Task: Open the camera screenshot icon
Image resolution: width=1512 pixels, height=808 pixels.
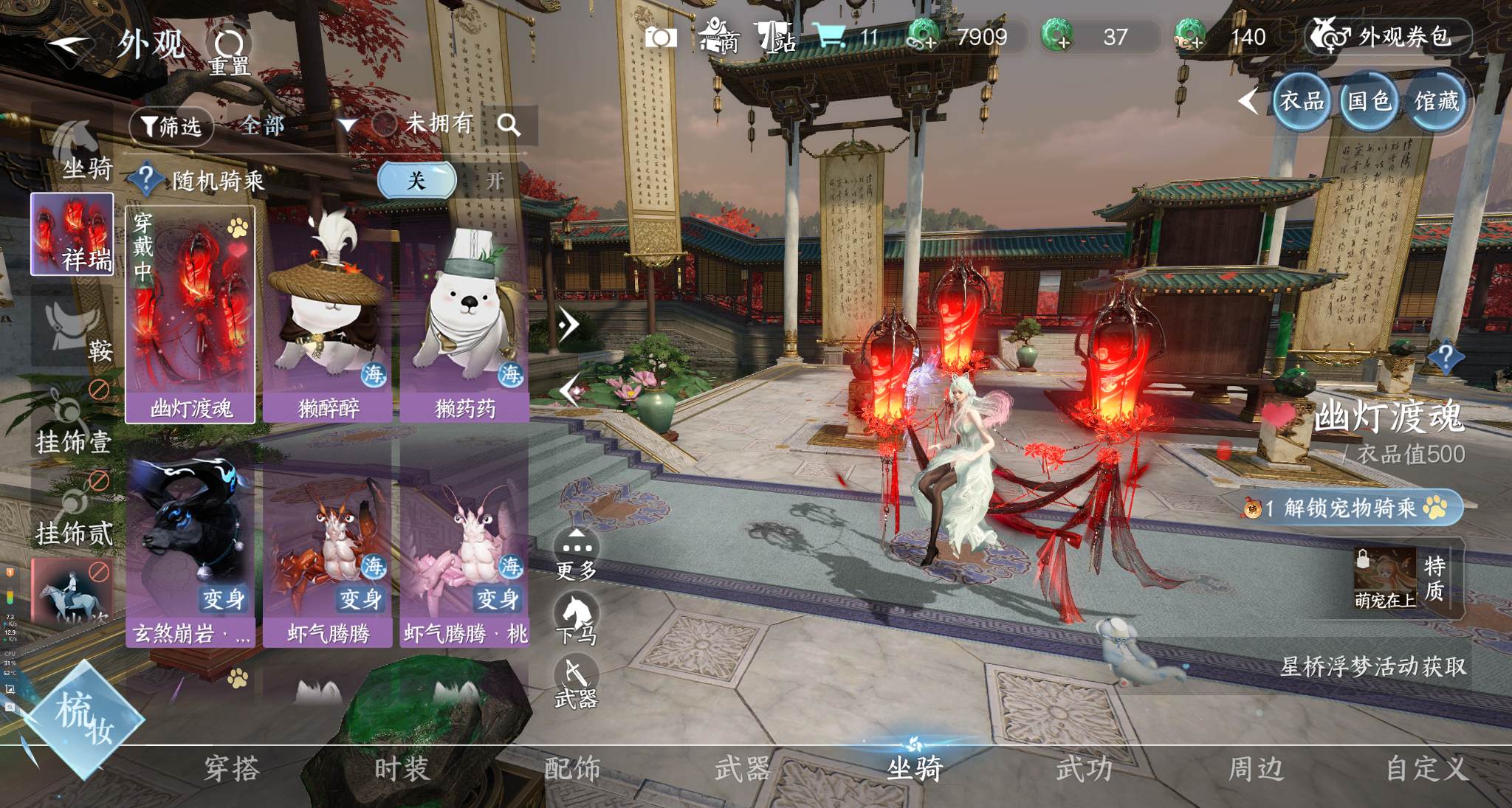Action: [661, 38]
